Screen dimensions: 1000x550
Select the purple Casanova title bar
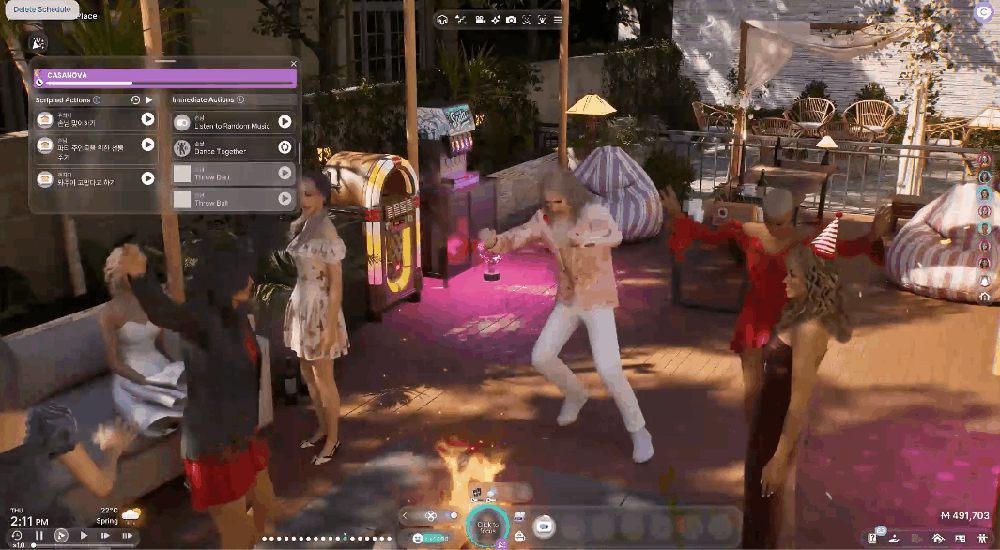166,75
